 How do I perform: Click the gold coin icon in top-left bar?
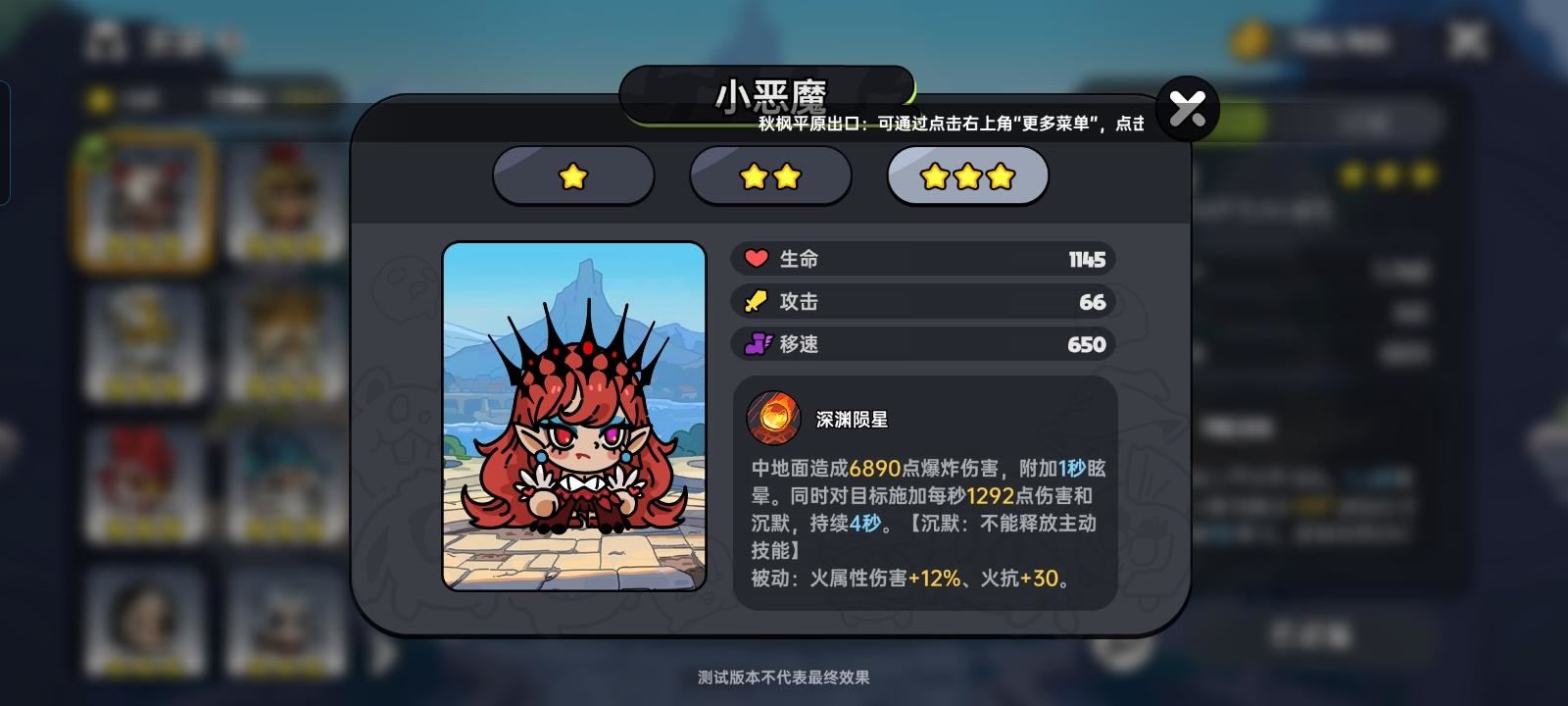coord(98,97)
